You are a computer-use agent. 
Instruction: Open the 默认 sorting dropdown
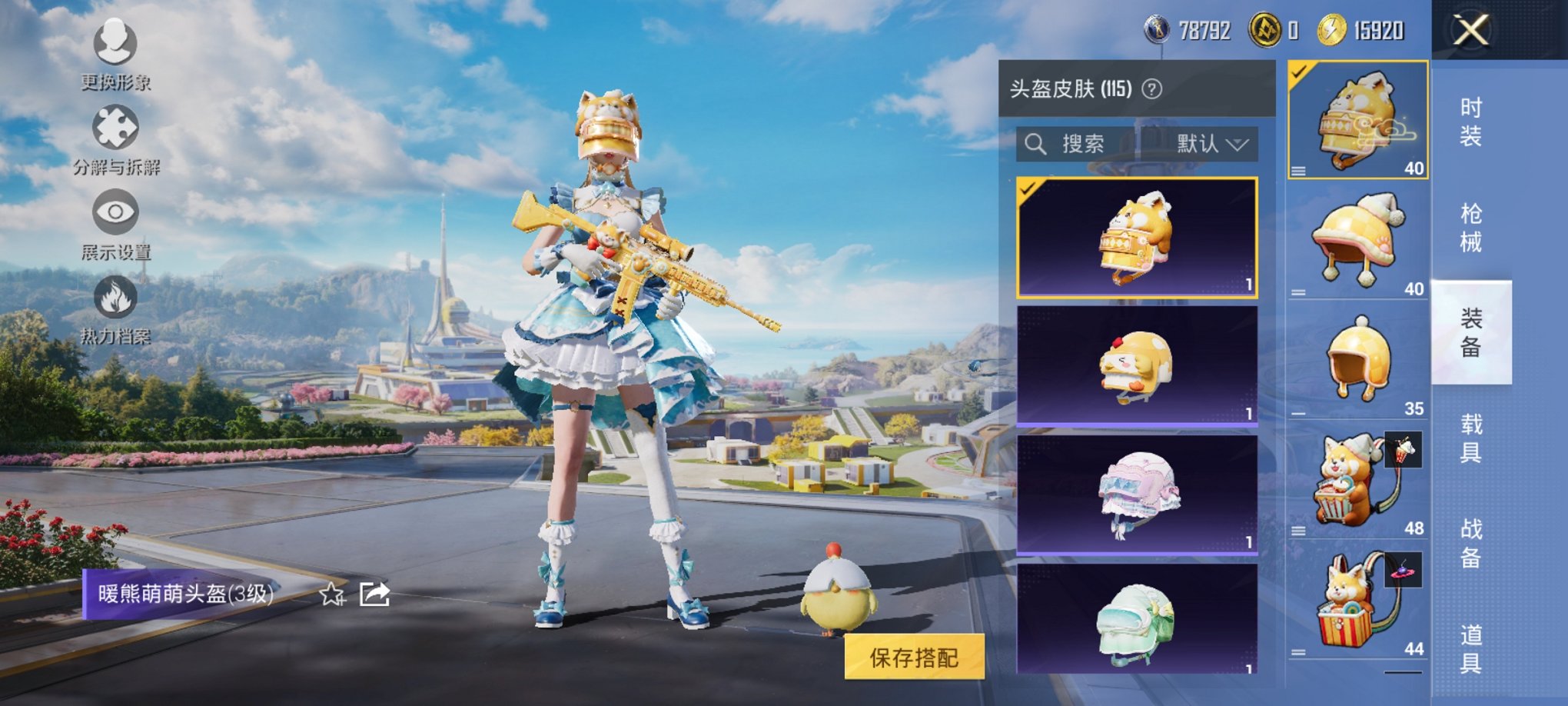click(1211, 144)
